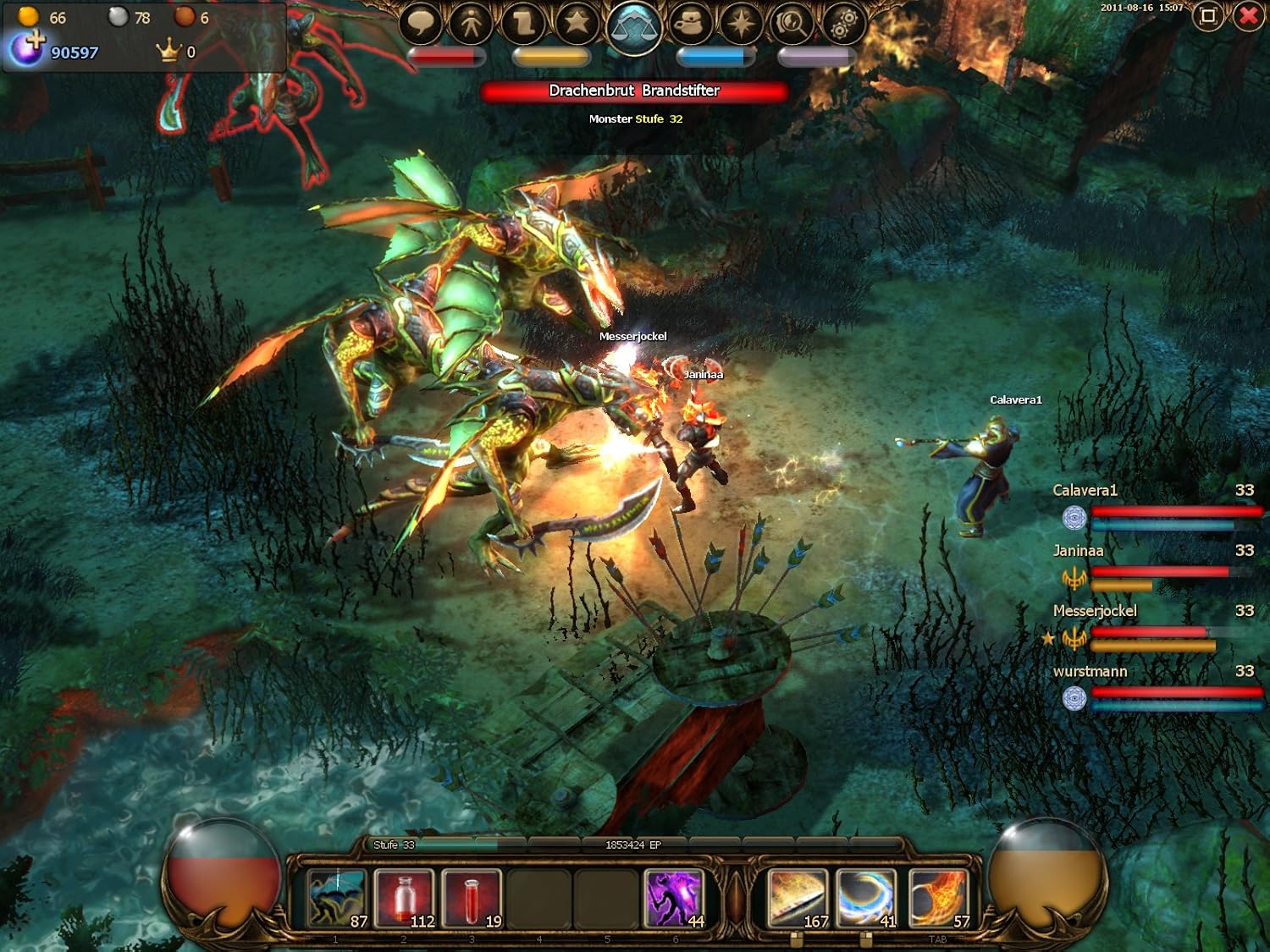Use the dragon mount slot with 87

pos(337,898)
